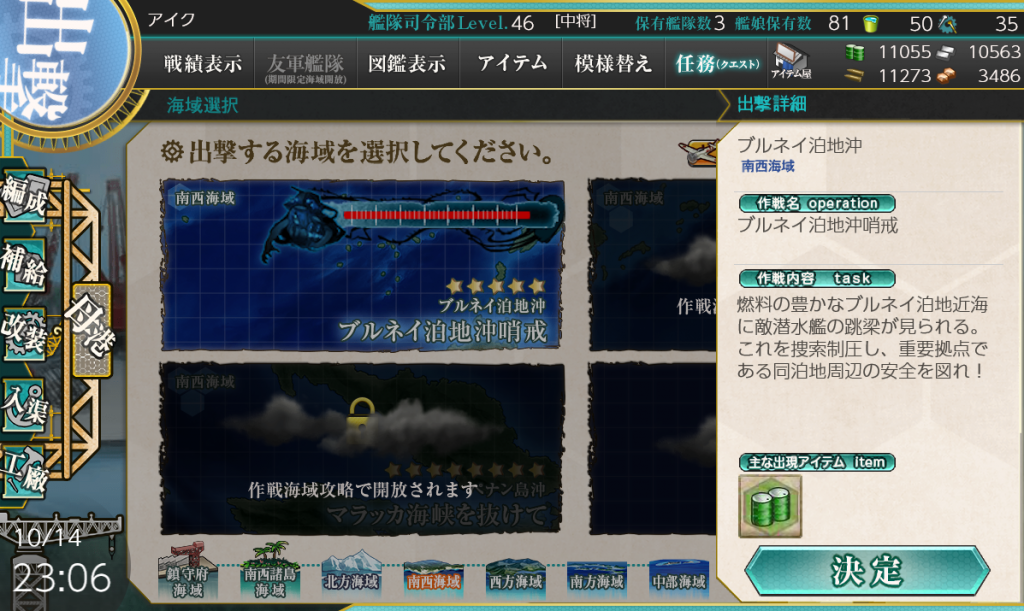Open the アイテム屋 item shop
This screenshot has height=611, width=1024.
point(790,63)
